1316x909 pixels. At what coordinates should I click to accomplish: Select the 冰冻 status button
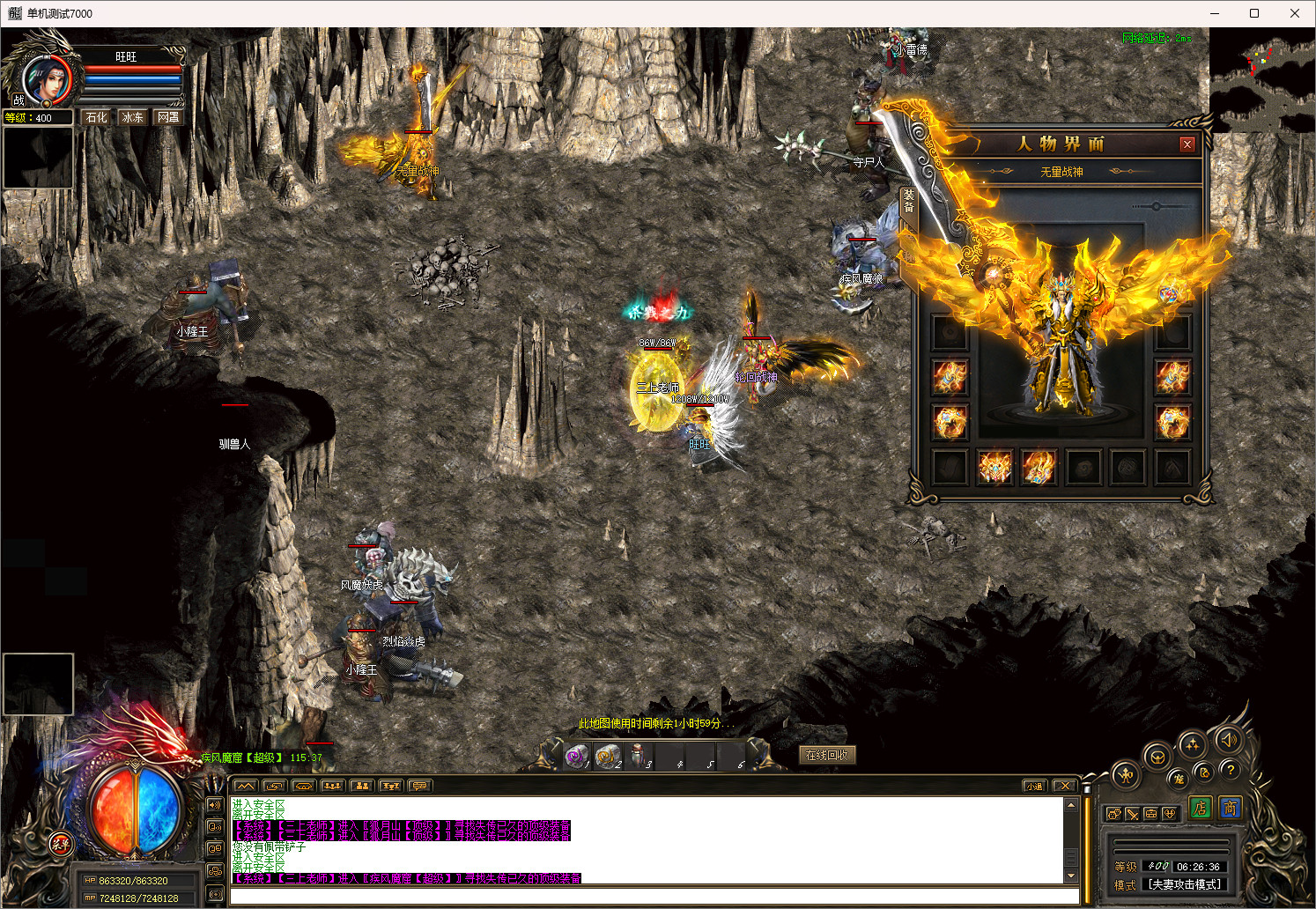pos(132,117)
